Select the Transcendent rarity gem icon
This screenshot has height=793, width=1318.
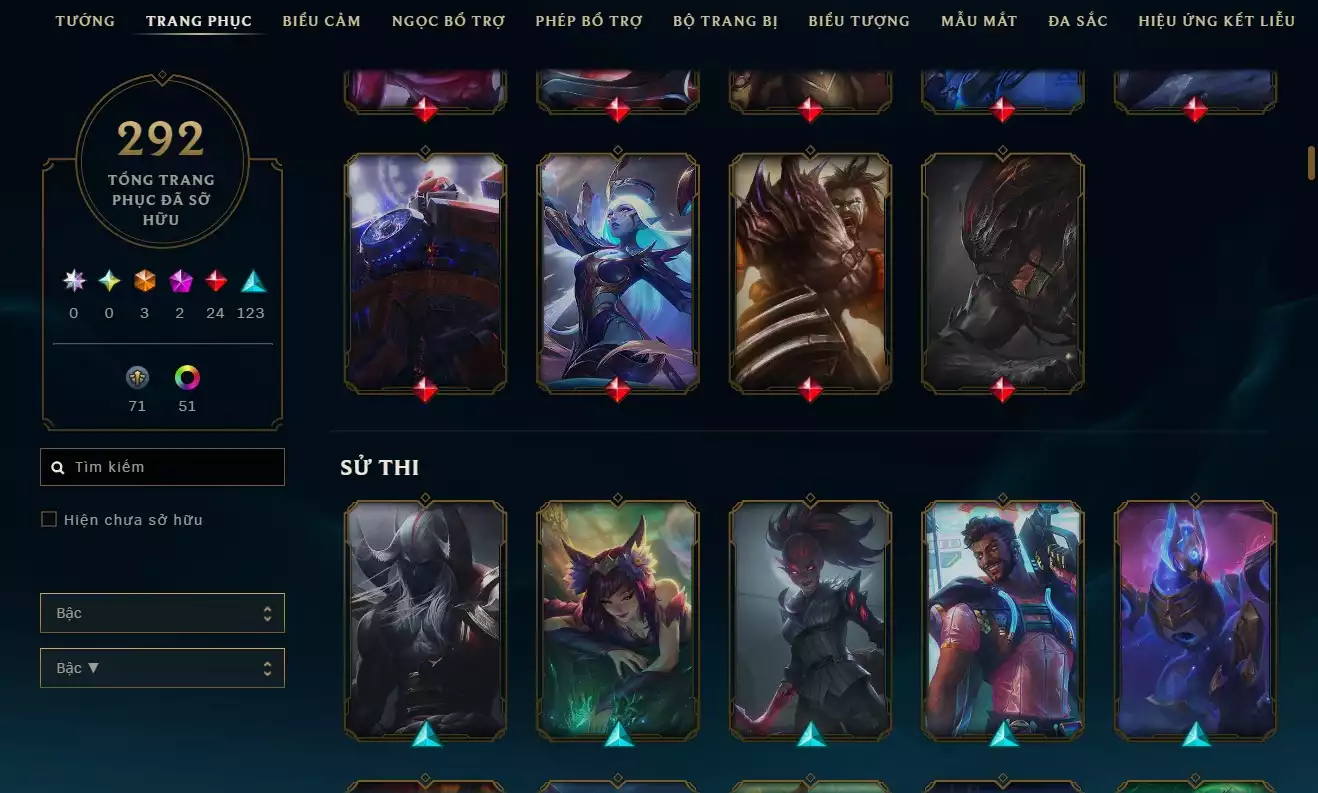(72, 281)
